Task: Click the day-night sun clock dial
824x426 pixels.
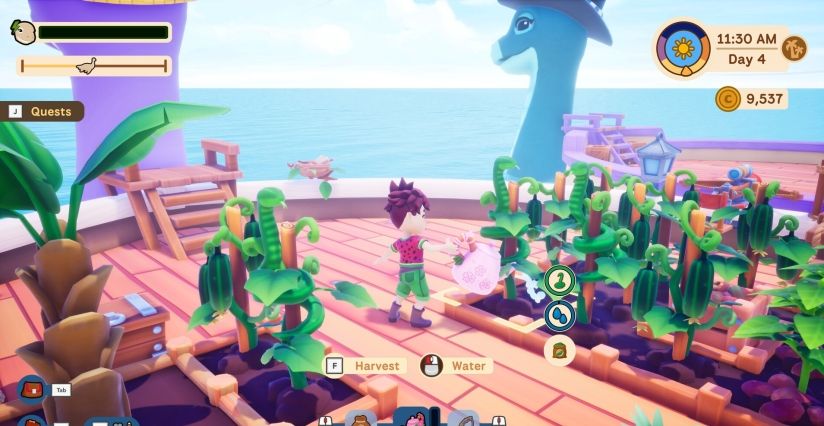Action: [683, 47]
